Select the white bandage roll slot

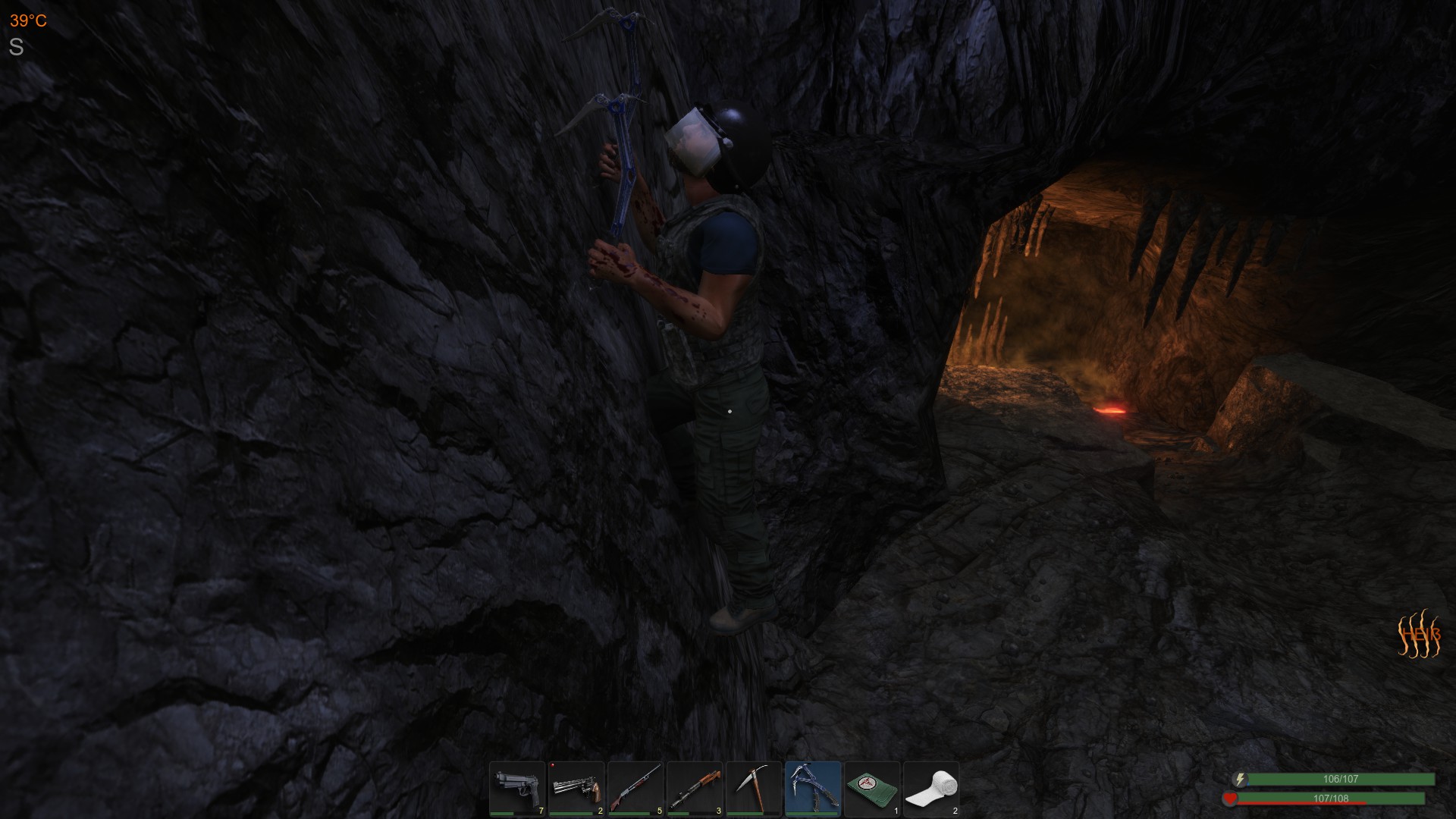[x=932, y=789]
